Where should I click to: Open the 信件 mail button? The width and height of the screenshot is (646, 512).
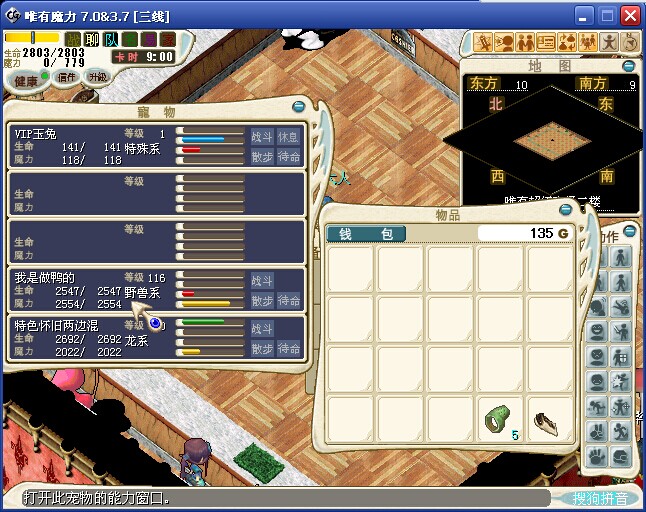pyautogui.click(x=67, y=78)
